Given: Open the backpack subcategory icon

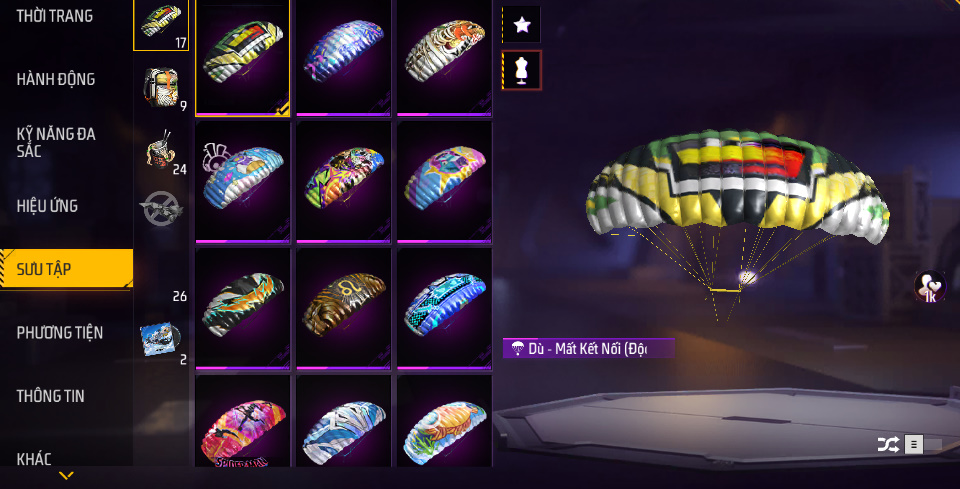Looking at the screenshot, I should [x=160, y=87].
